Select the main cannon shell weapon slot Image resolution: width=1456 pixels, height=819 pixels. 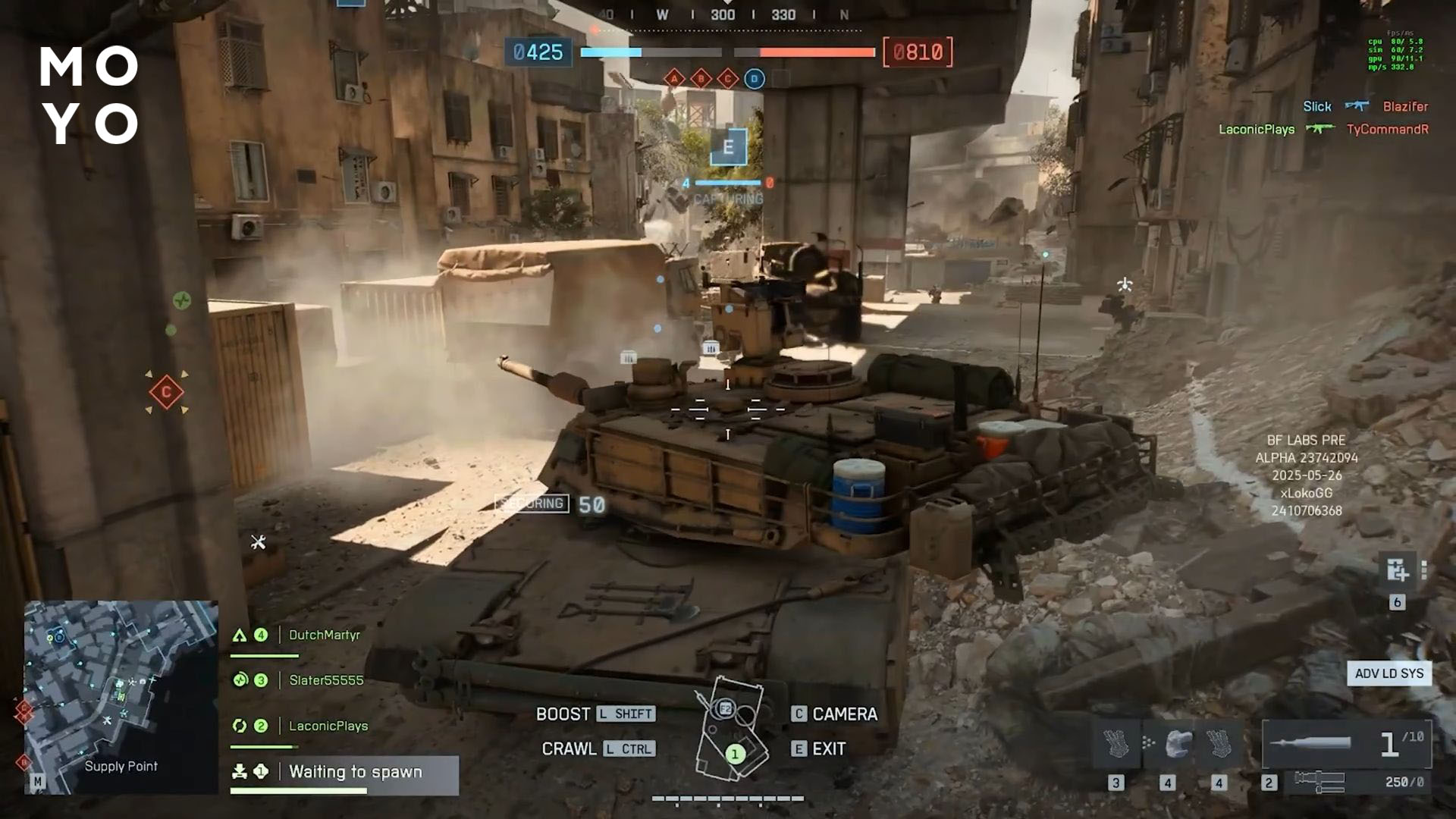(1347, 744)
